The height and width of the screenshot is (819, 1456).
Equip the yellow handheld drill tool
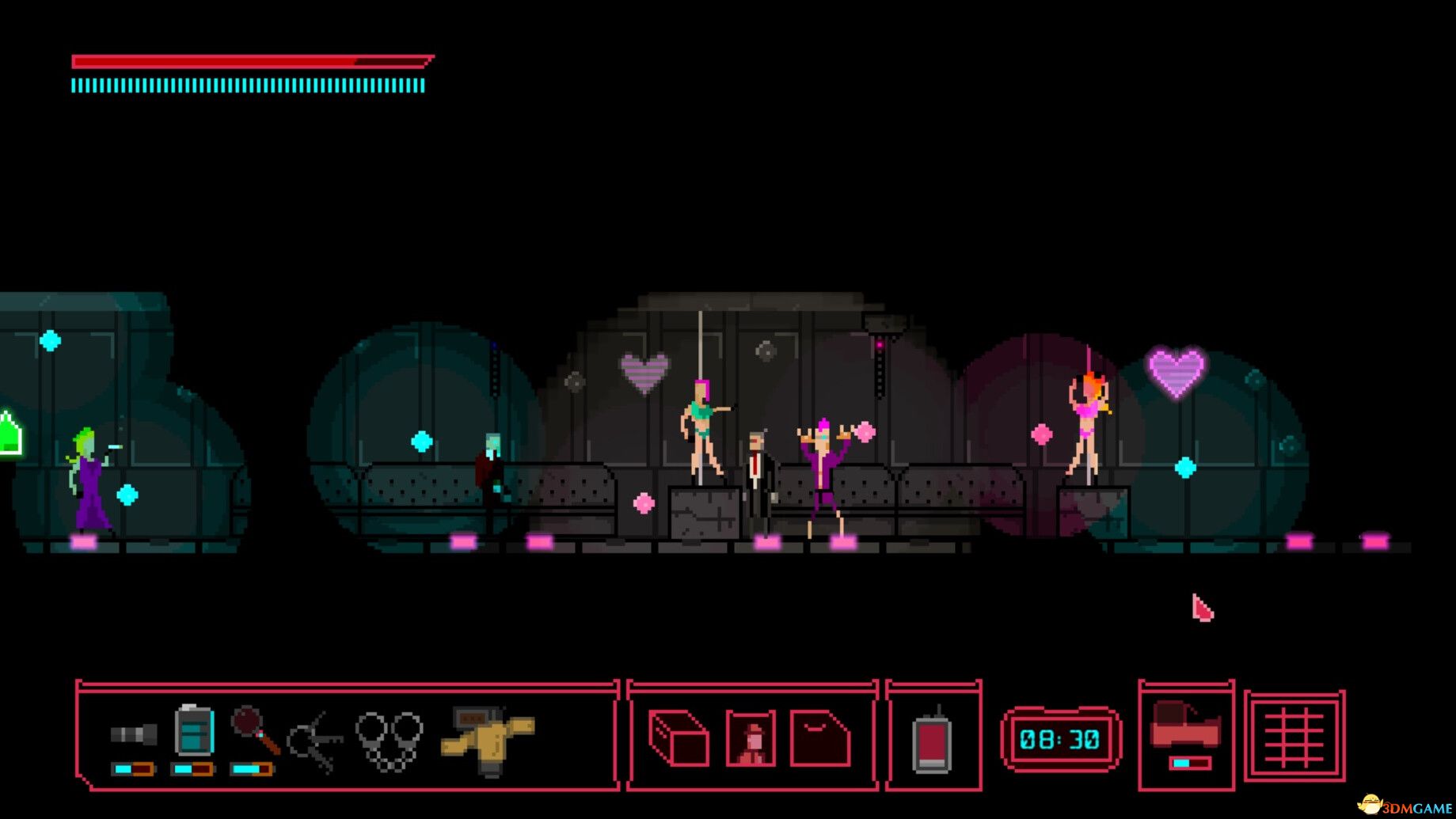pyautogui.click(x=487, y=740)
